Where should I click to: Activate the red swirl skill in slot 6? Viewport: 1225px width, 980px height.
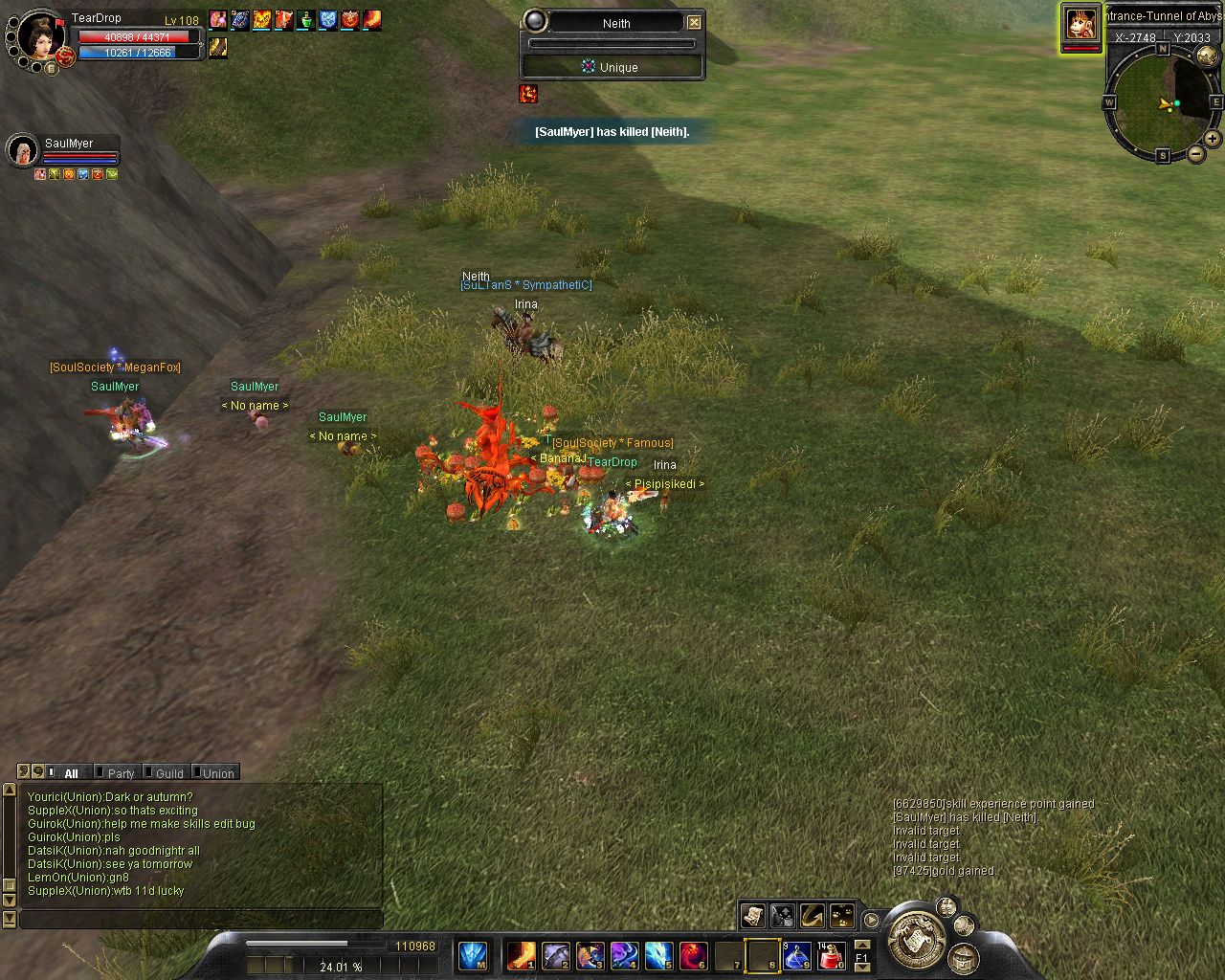pos(693,955)
